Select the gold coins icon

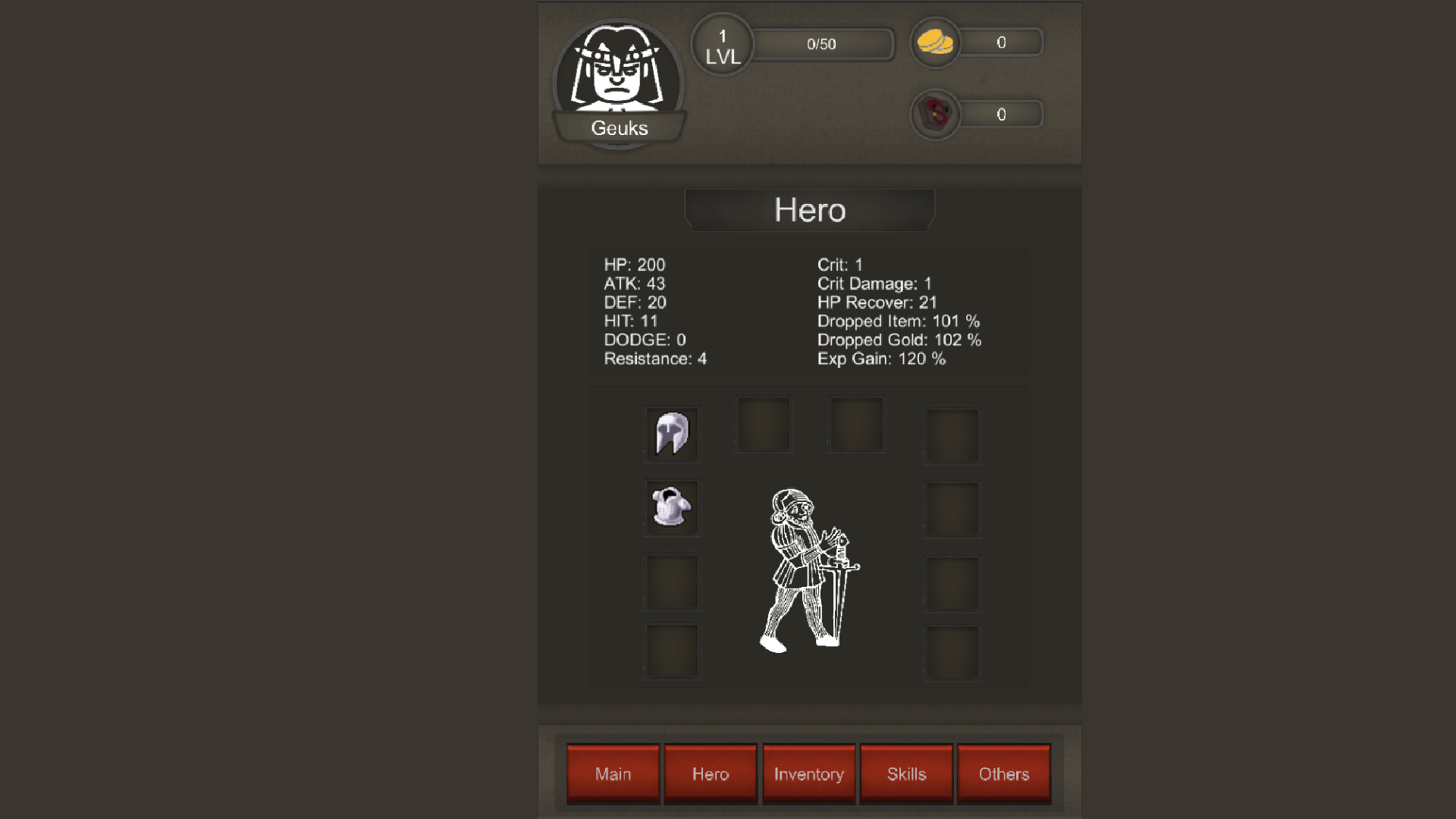tap(935, 42)
